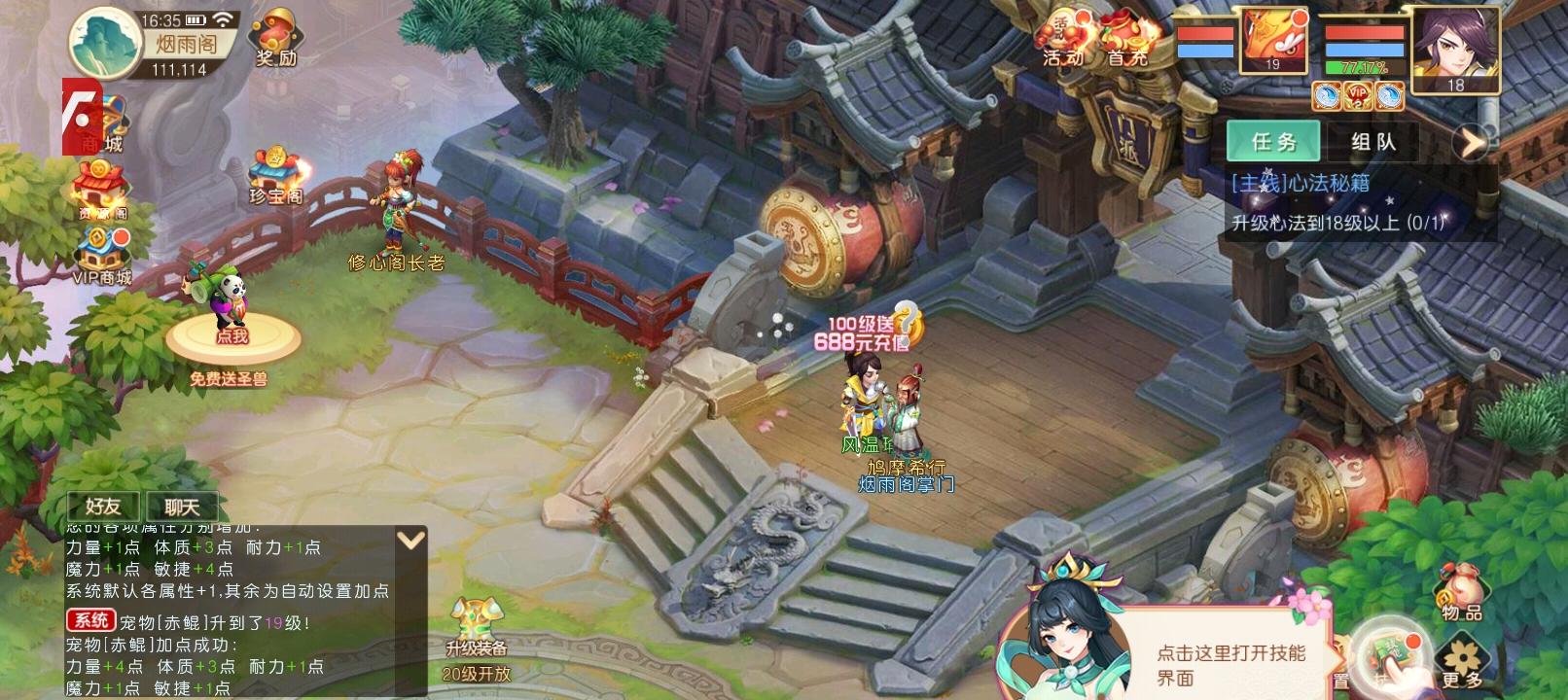Switch to the 组队 team tab
Image resolution: width=1568 pixels, height=700 pixels.
1375,141
